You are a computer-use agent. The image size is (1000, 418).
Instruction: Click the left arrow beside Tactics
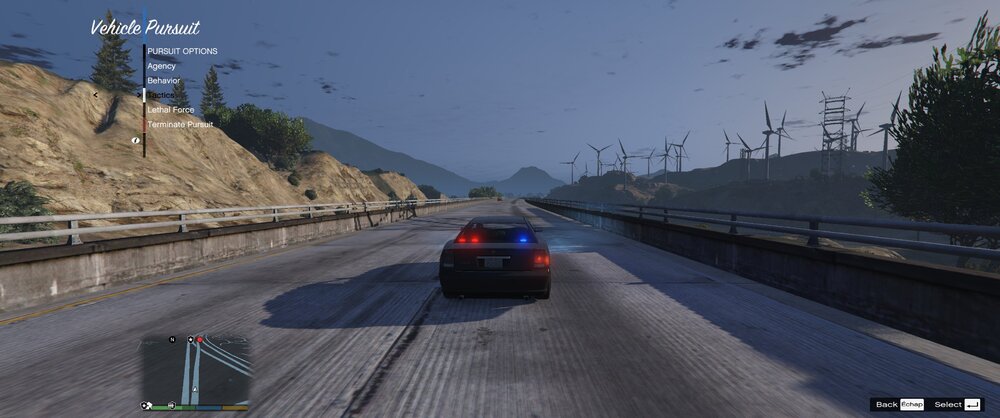(96, 95)
